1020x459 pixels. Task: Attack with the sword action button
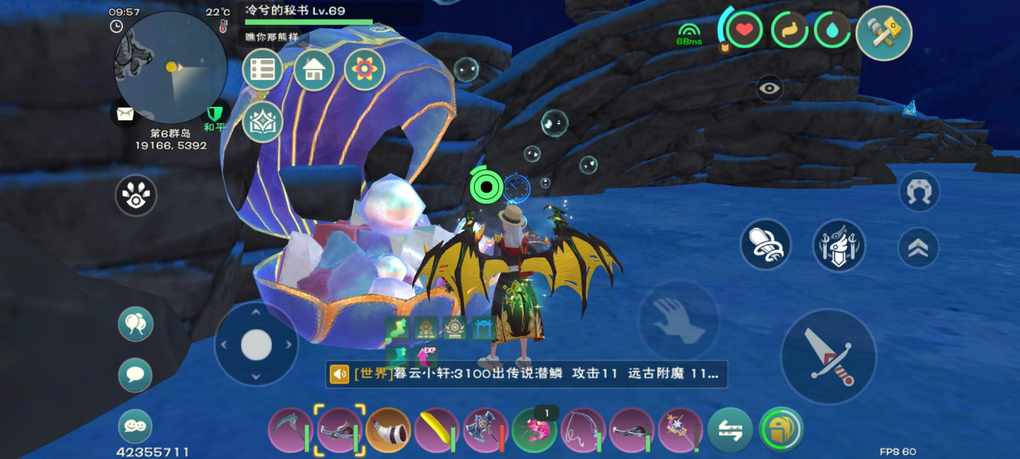[828, 356]
